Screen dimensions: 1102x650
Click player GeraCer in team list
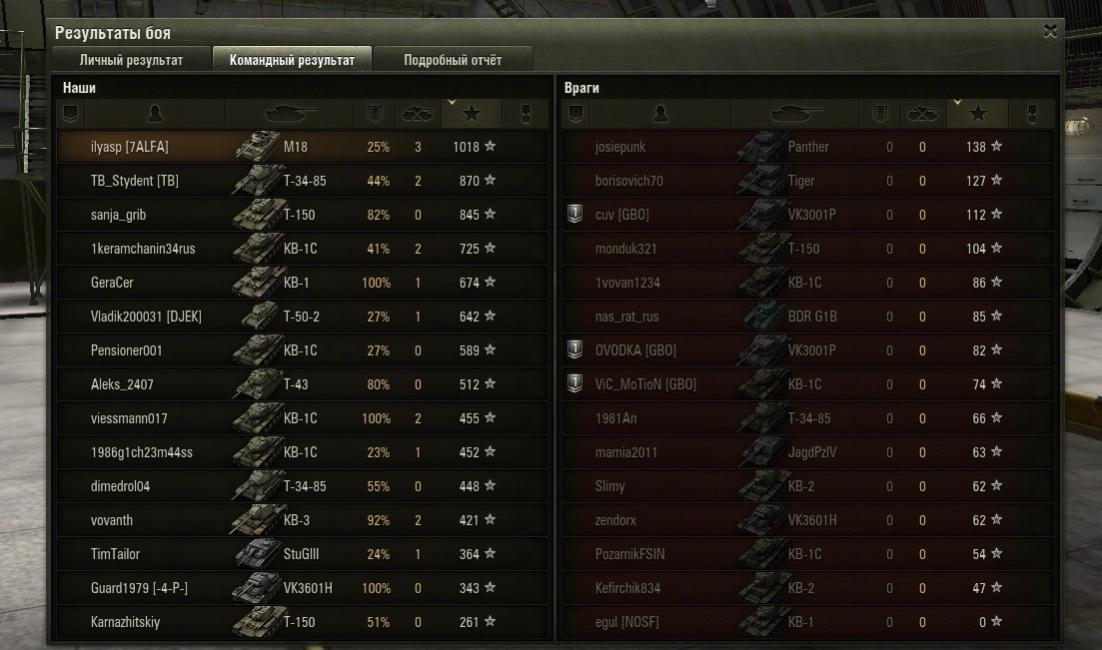pyautogui.click(x=302, y=283)
